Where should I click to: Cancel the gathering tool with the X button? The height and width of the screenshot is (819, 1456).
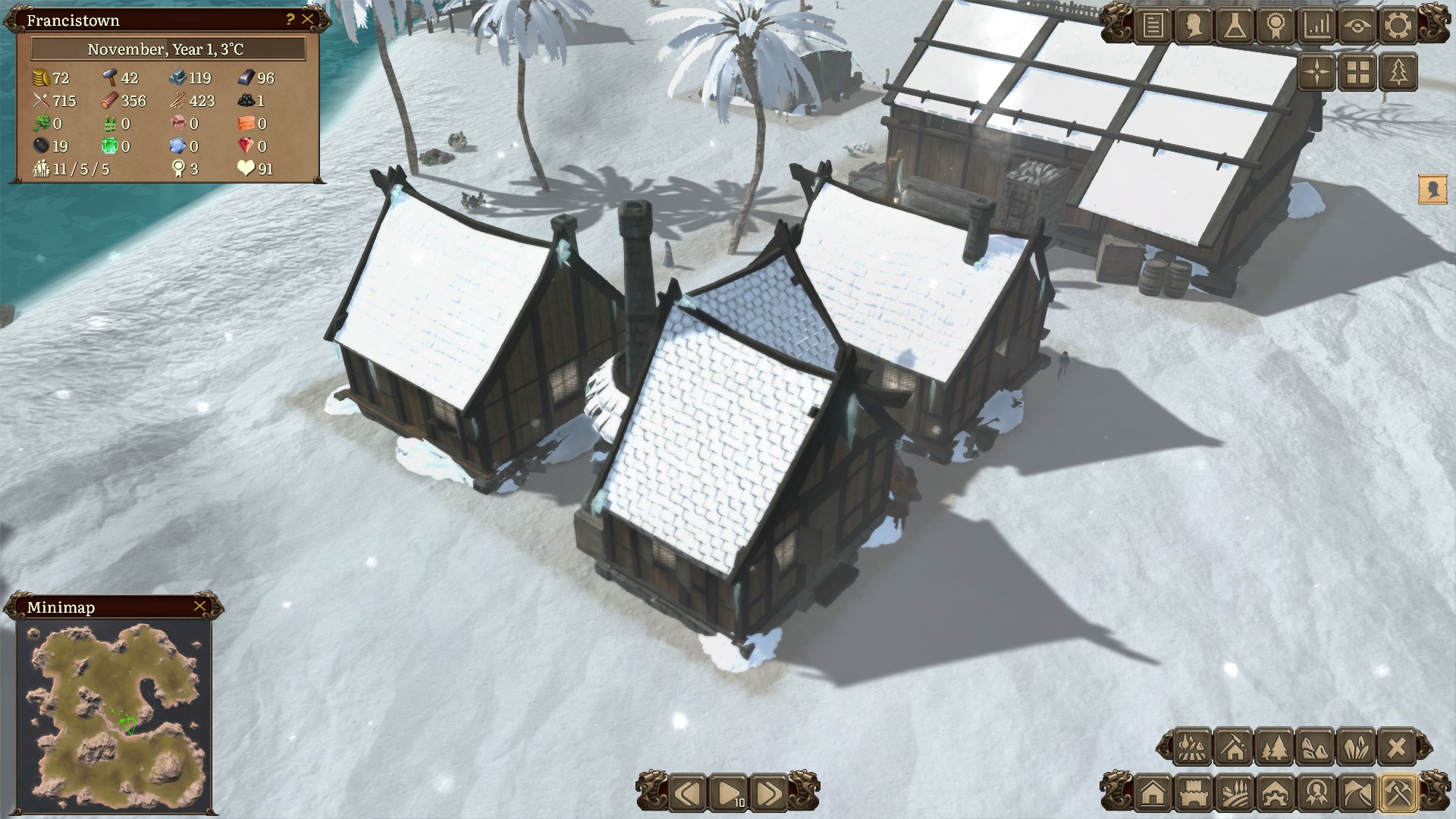click(1396, 748)
